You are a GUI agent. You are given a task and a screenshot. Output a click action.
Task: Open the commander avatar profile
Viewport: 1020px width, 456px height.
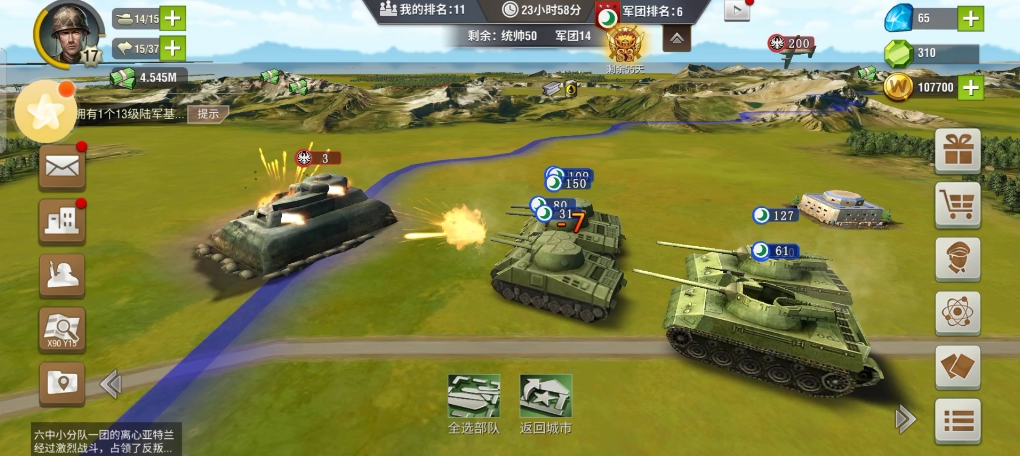[x=68, y=32]
